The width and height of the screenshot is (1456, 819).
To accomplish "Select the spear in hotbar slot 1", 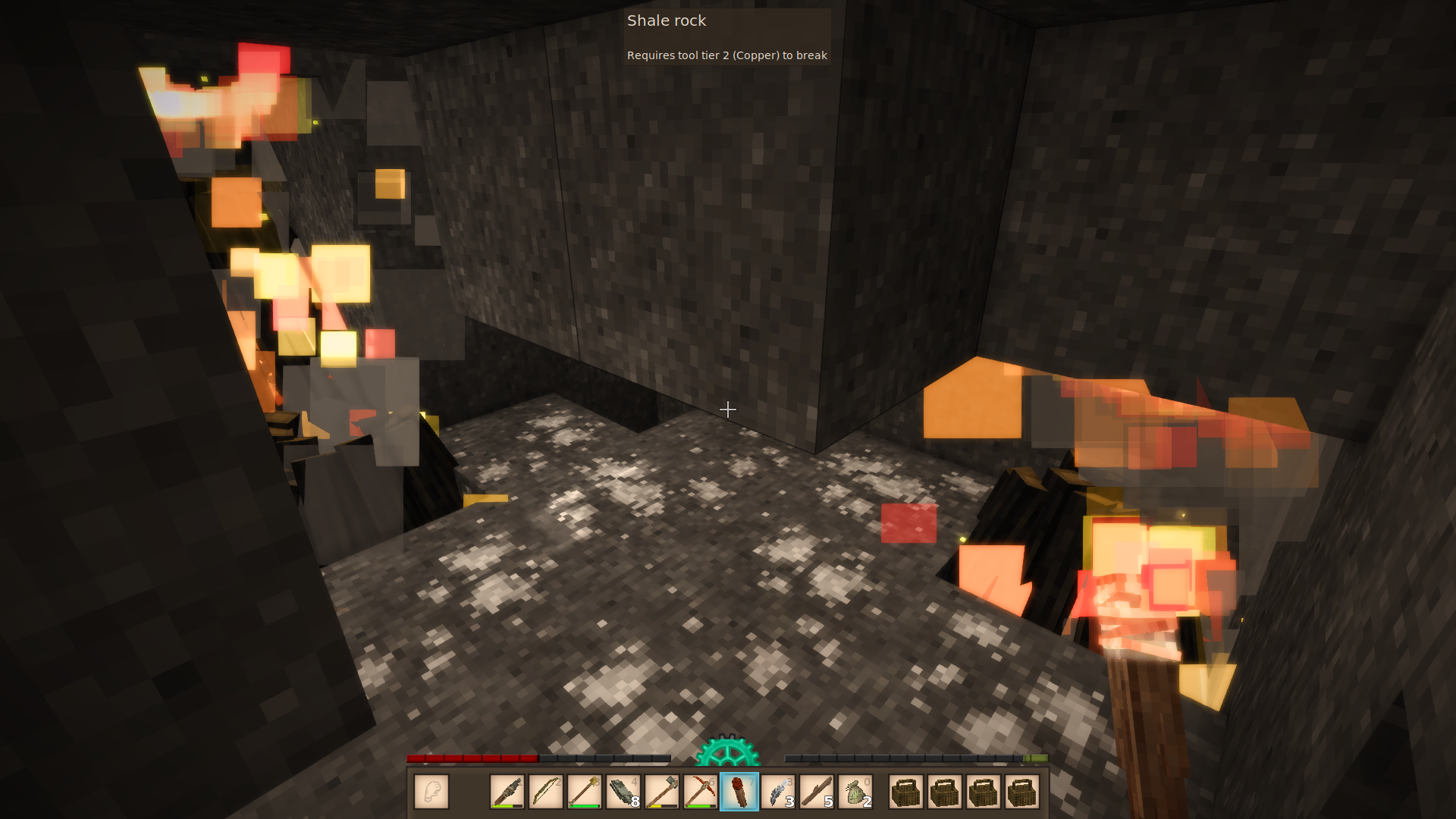I will pyautogui.click(x=507, y=792).
